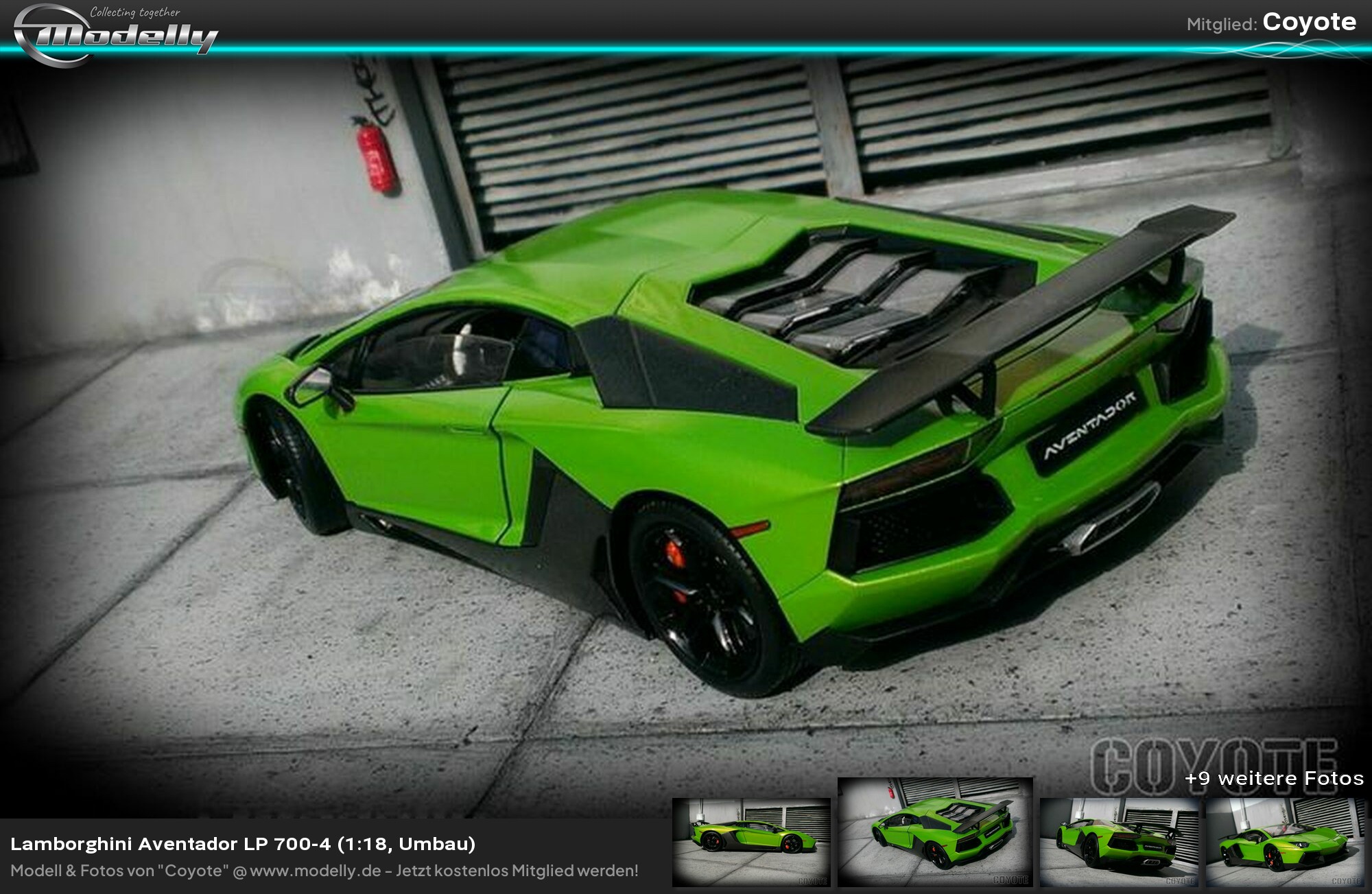Follow the www.modelly.de caption link
The width and height of the screenshot is (1372, 894).
pyautogui.click(x=316, y=871)
